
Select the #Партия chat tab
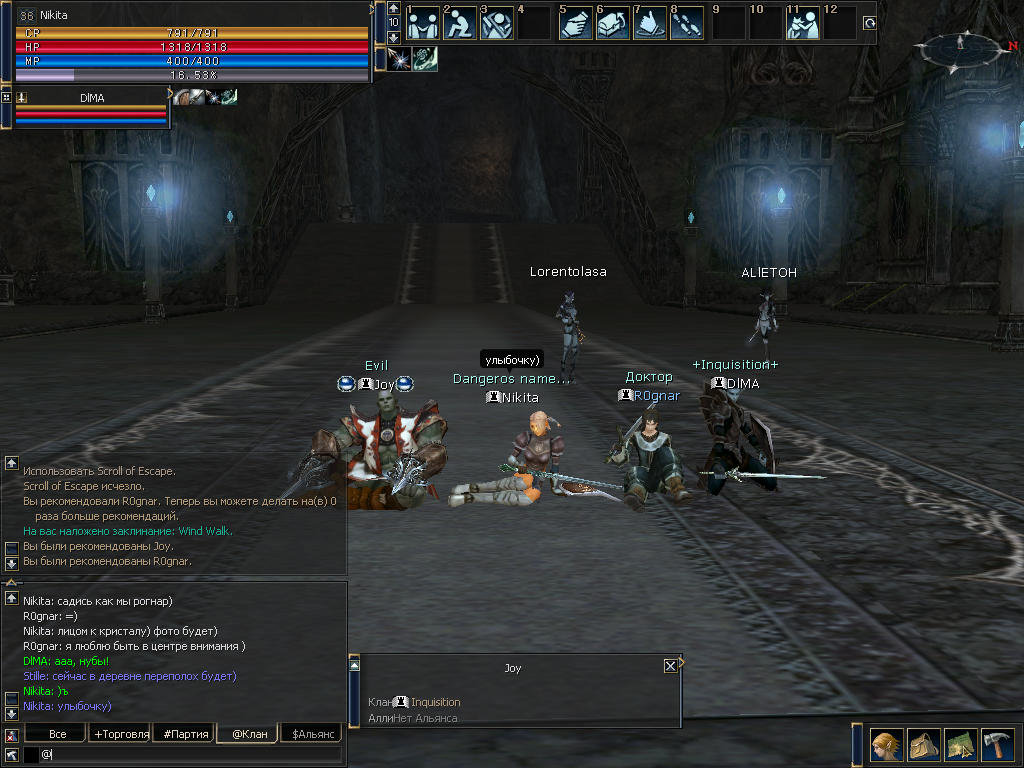[185, 734]
